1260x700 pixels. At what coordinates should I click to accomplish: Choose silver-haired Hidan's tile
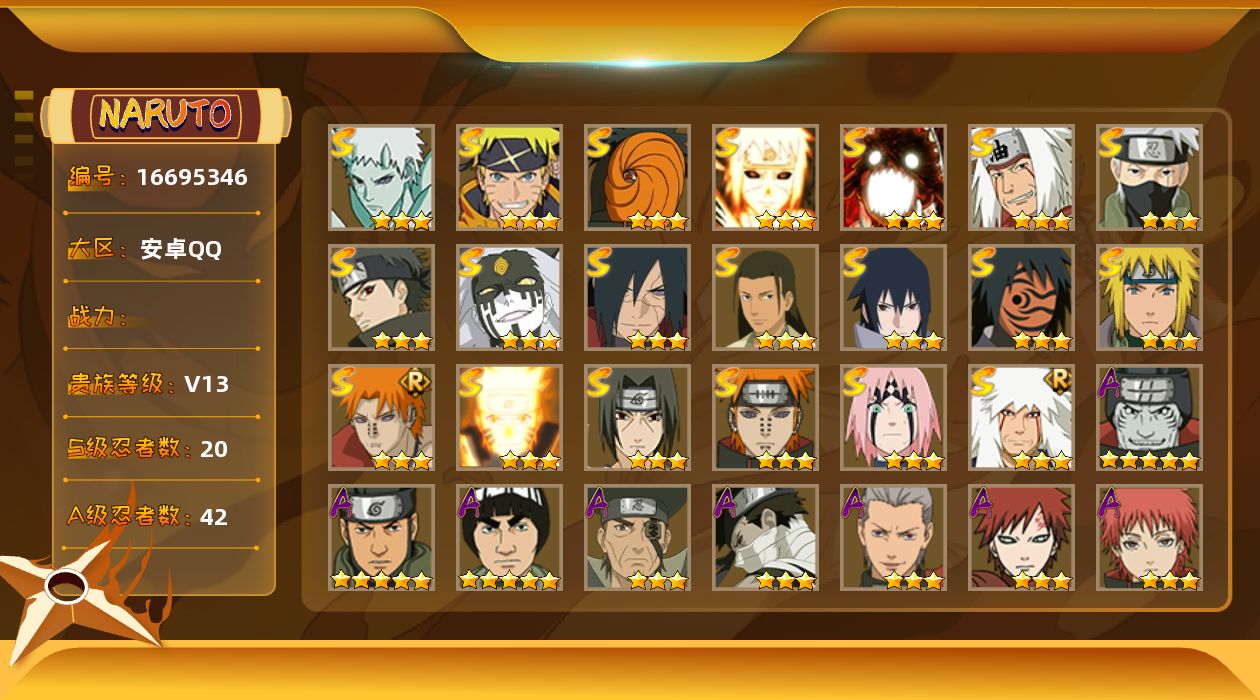pos(893,537)
